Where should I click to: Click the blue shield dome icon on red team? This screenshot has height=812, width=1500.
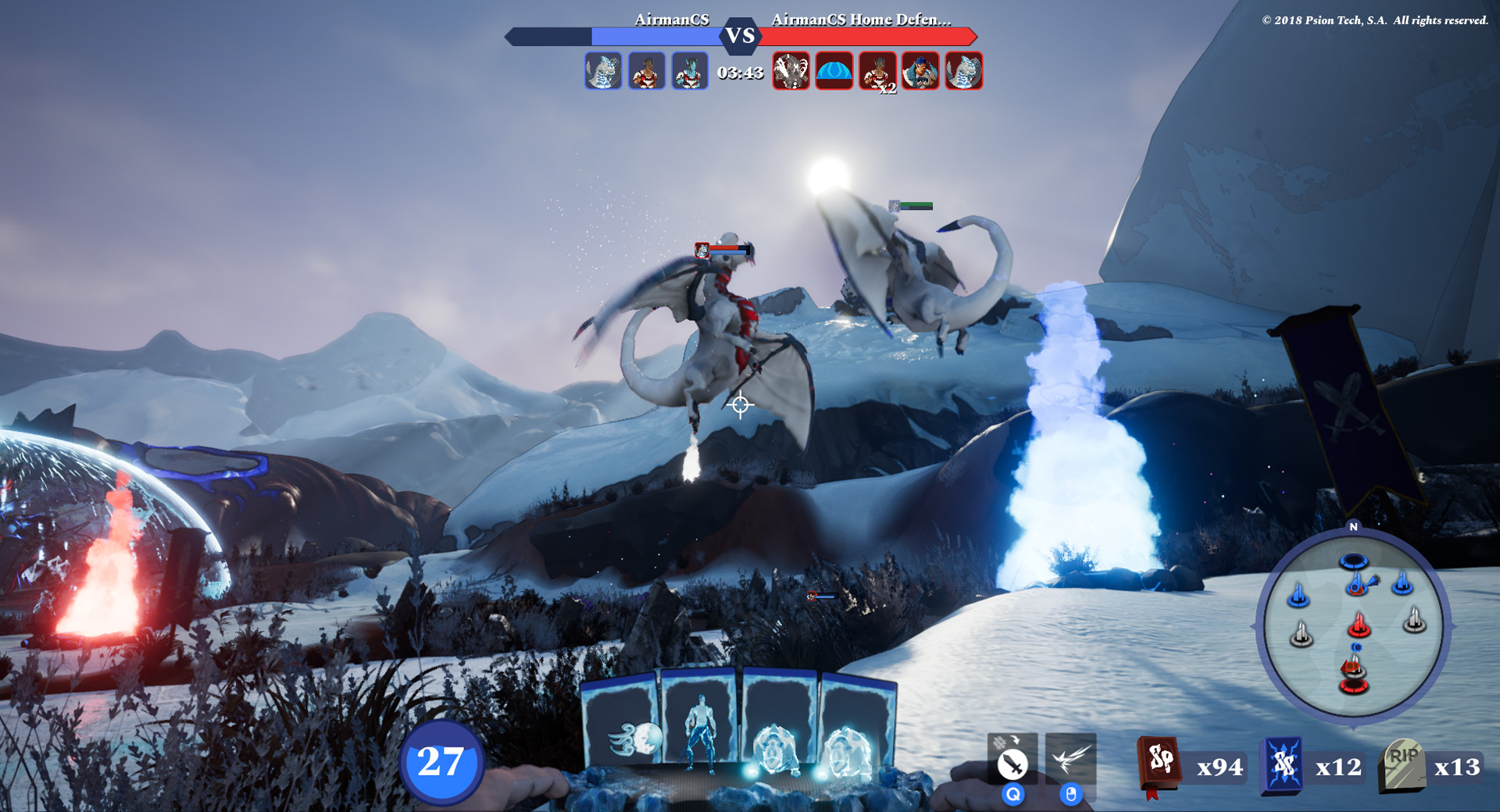(x=833, y=71)
